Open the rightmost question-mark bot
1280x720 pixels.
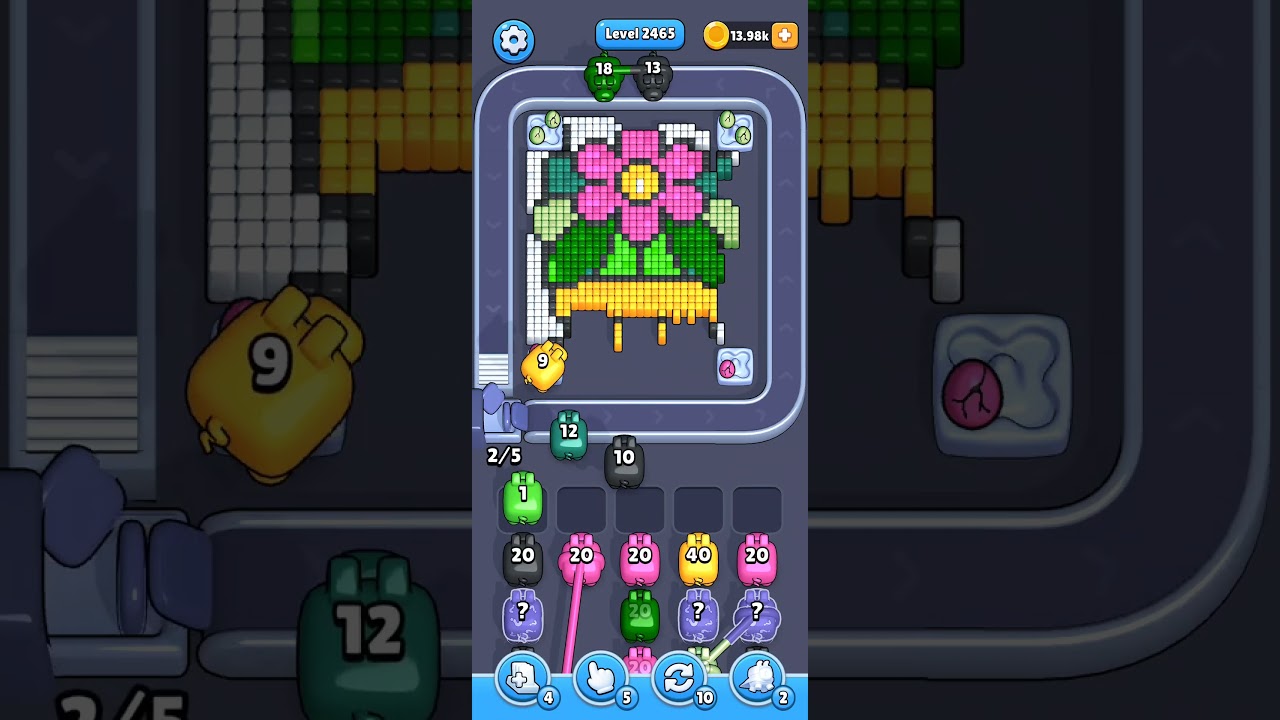pyautogui.click(x=757, y=614)
